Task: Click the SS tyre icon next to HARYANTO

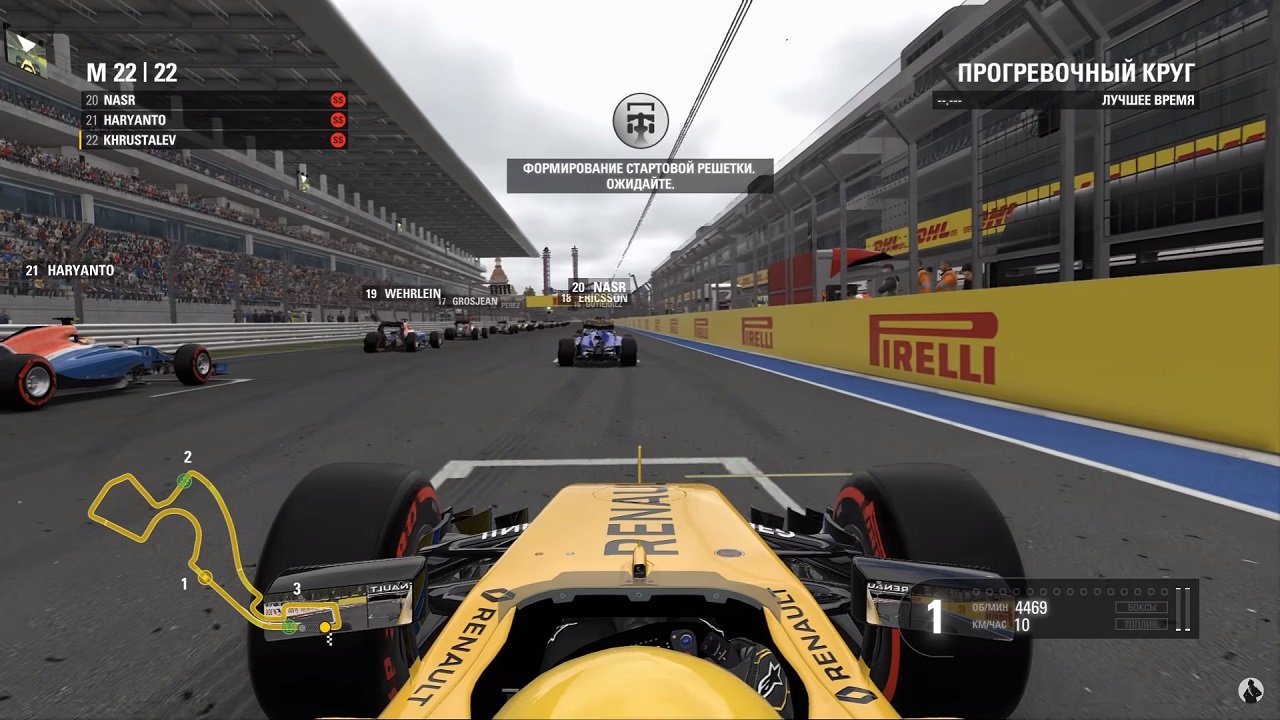Action: pos(337,120)
